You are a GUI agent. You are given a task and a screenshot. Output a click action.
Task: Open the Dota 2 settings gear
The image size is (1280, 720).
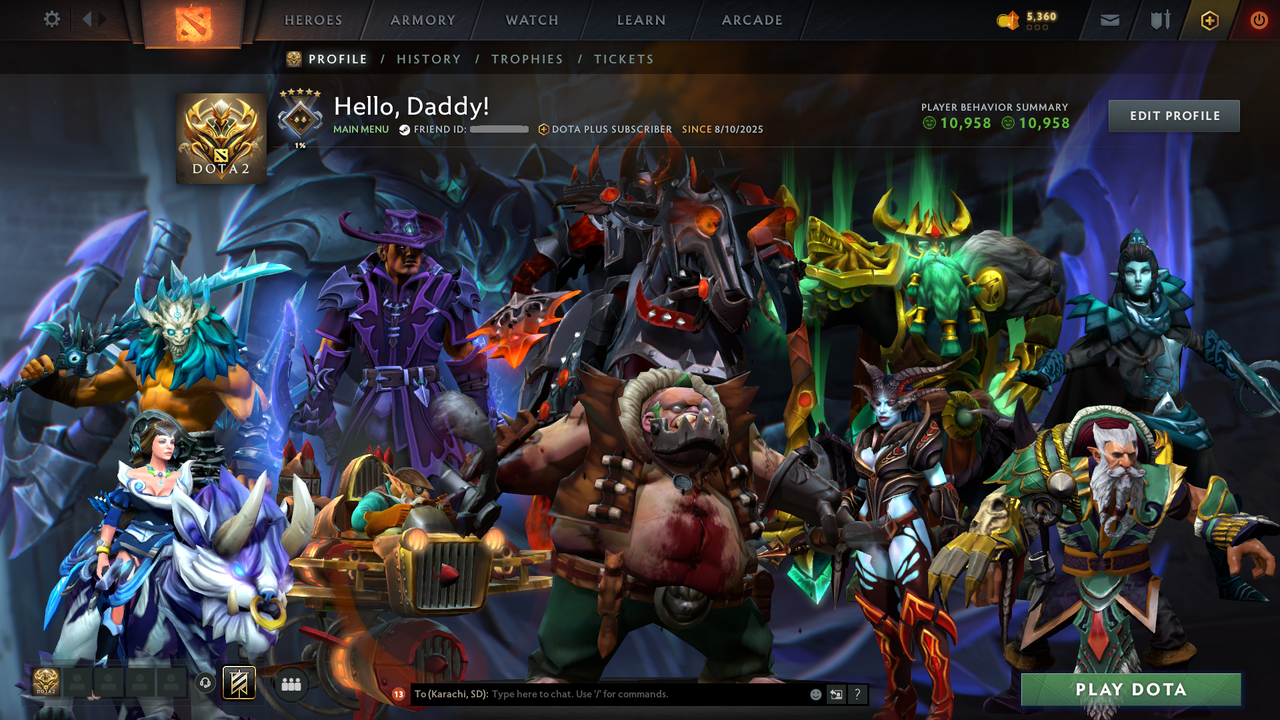pos(52,18)
